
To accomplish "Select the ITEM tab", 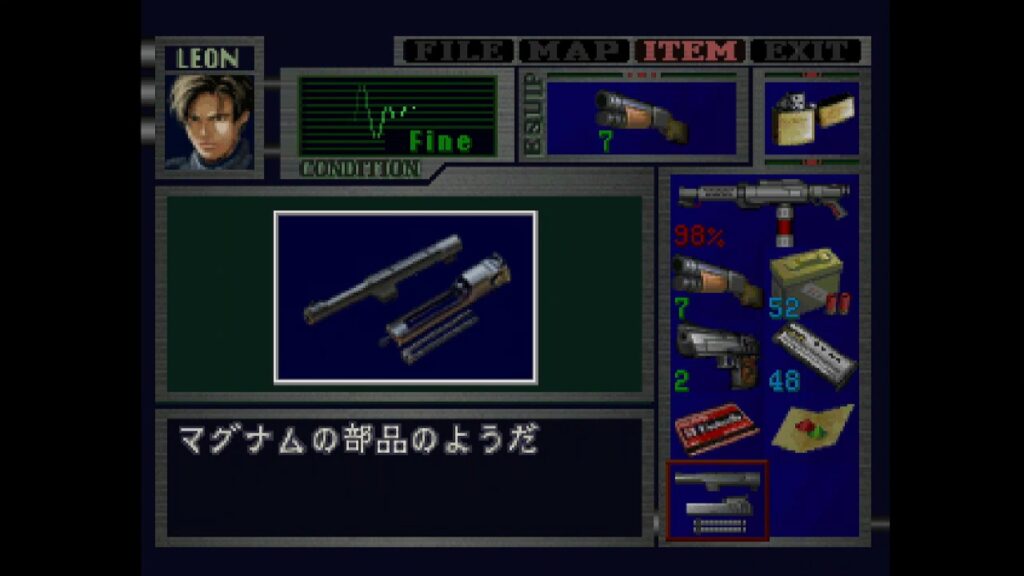I will click(x=691, y=51).
